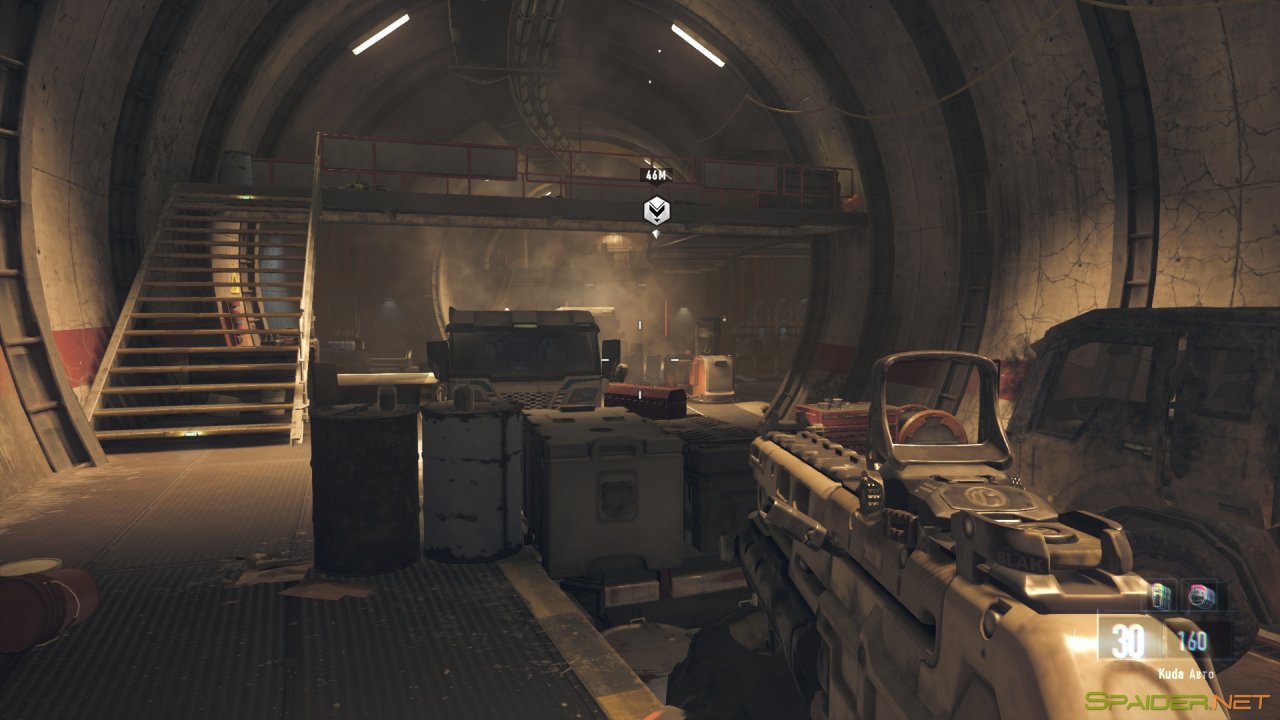The image size is (1280, 720).
Task: Expand the 46M distance indicator
Action: point(656,176)
